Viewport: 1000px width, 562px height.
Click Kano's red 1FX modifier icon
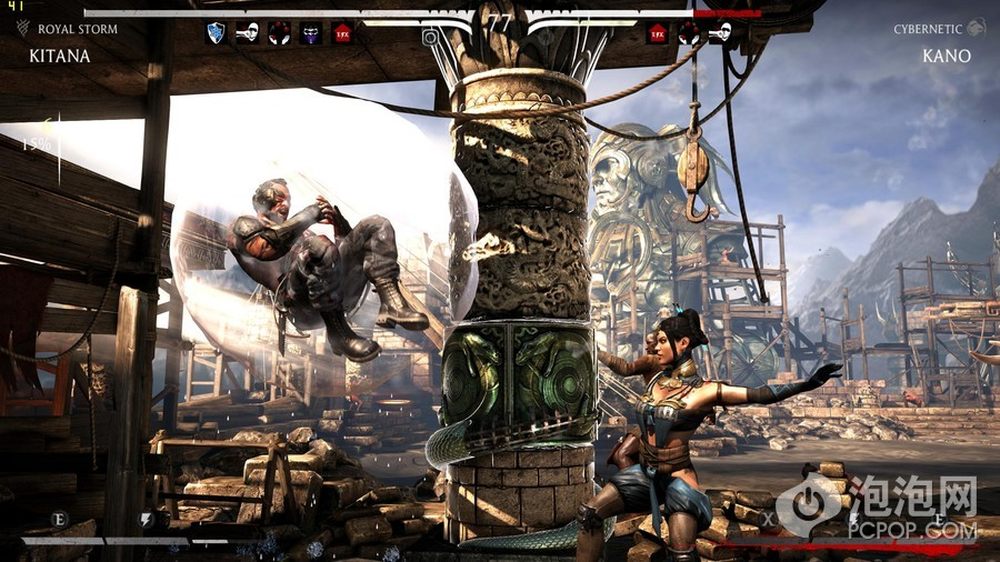tap(657, 33)
